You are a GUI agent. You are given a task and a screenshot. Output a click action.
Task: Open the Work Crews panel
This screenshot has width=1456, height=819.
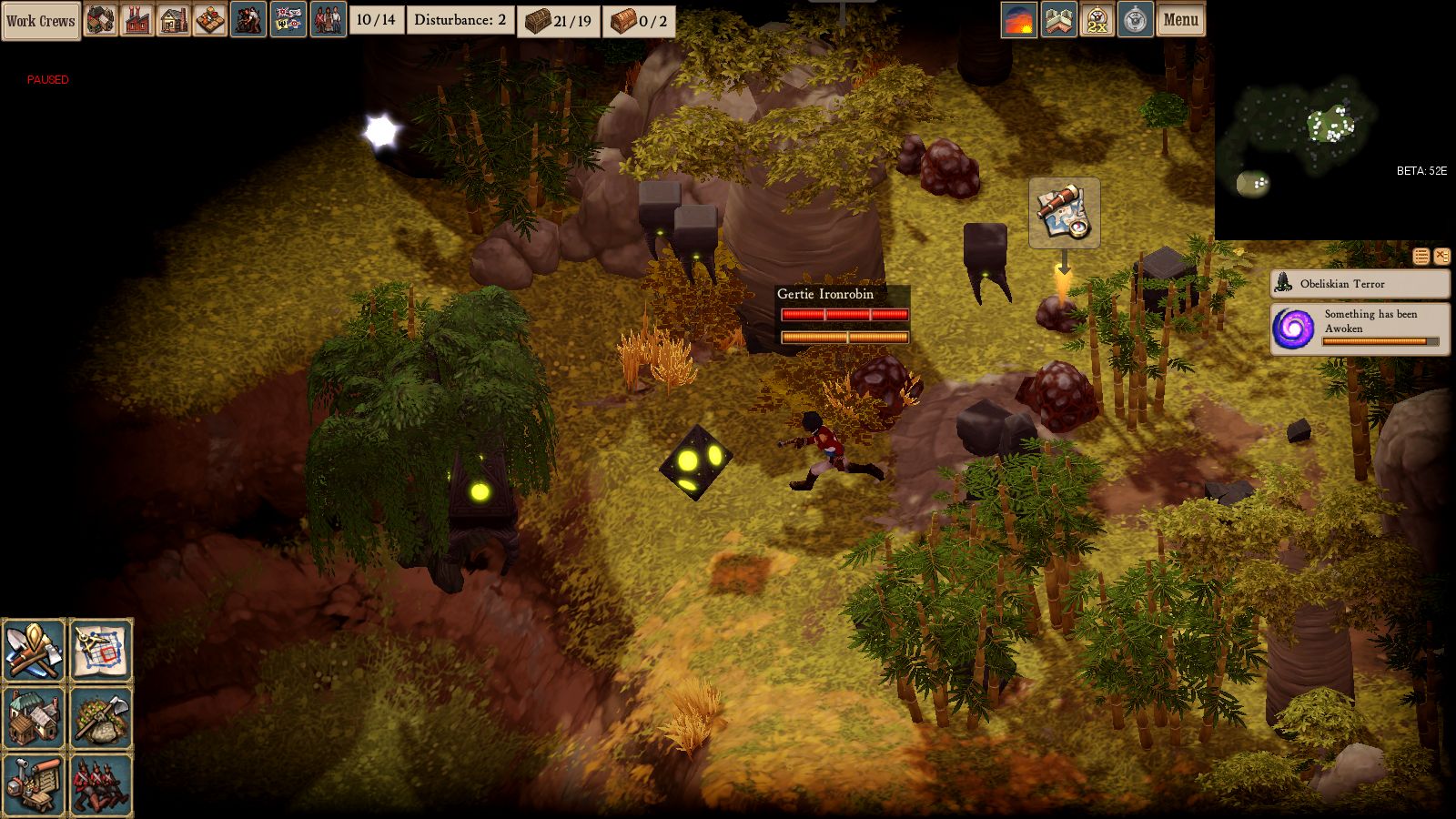41,20
